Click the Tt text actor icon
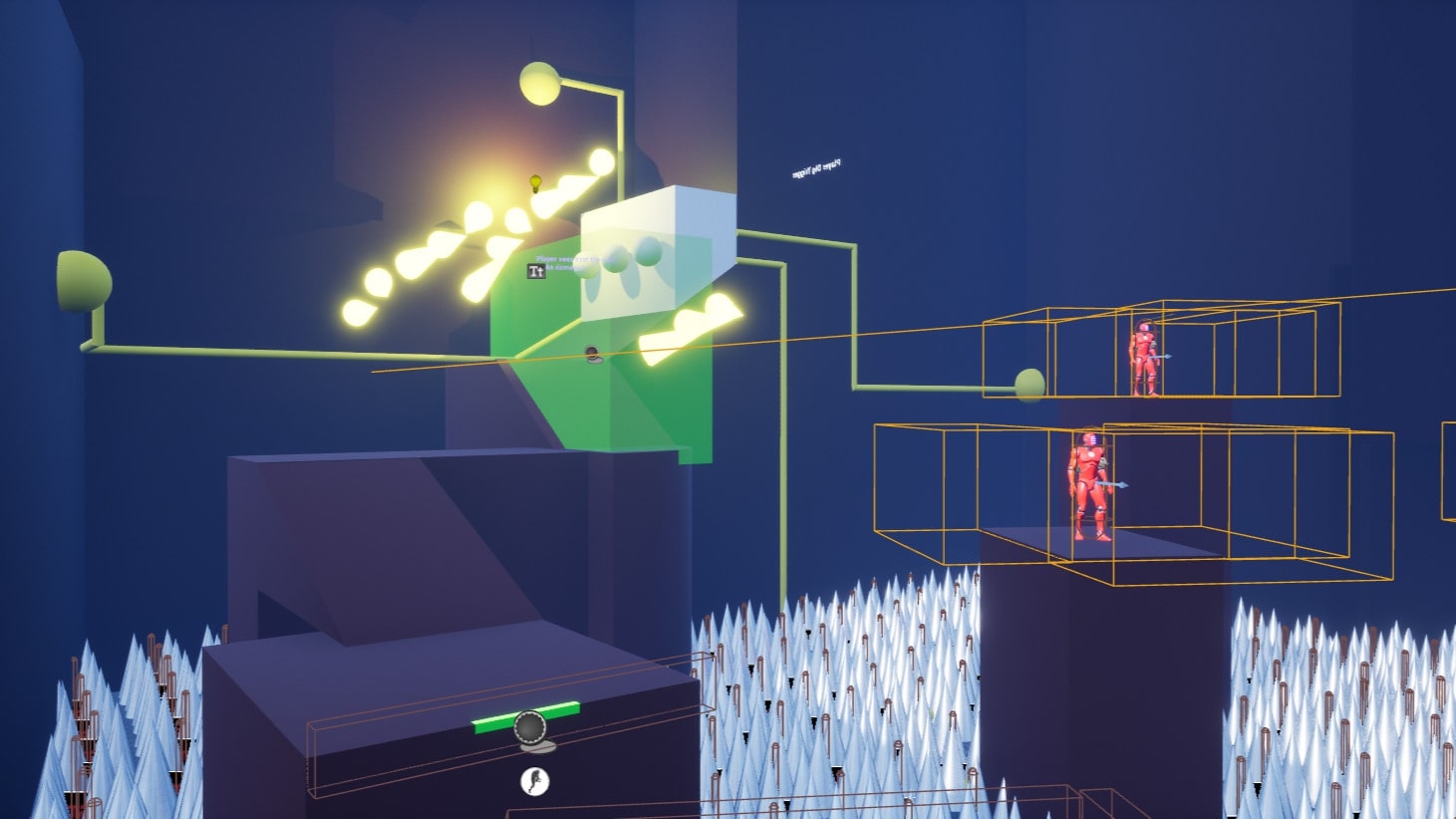 (536, 270)
